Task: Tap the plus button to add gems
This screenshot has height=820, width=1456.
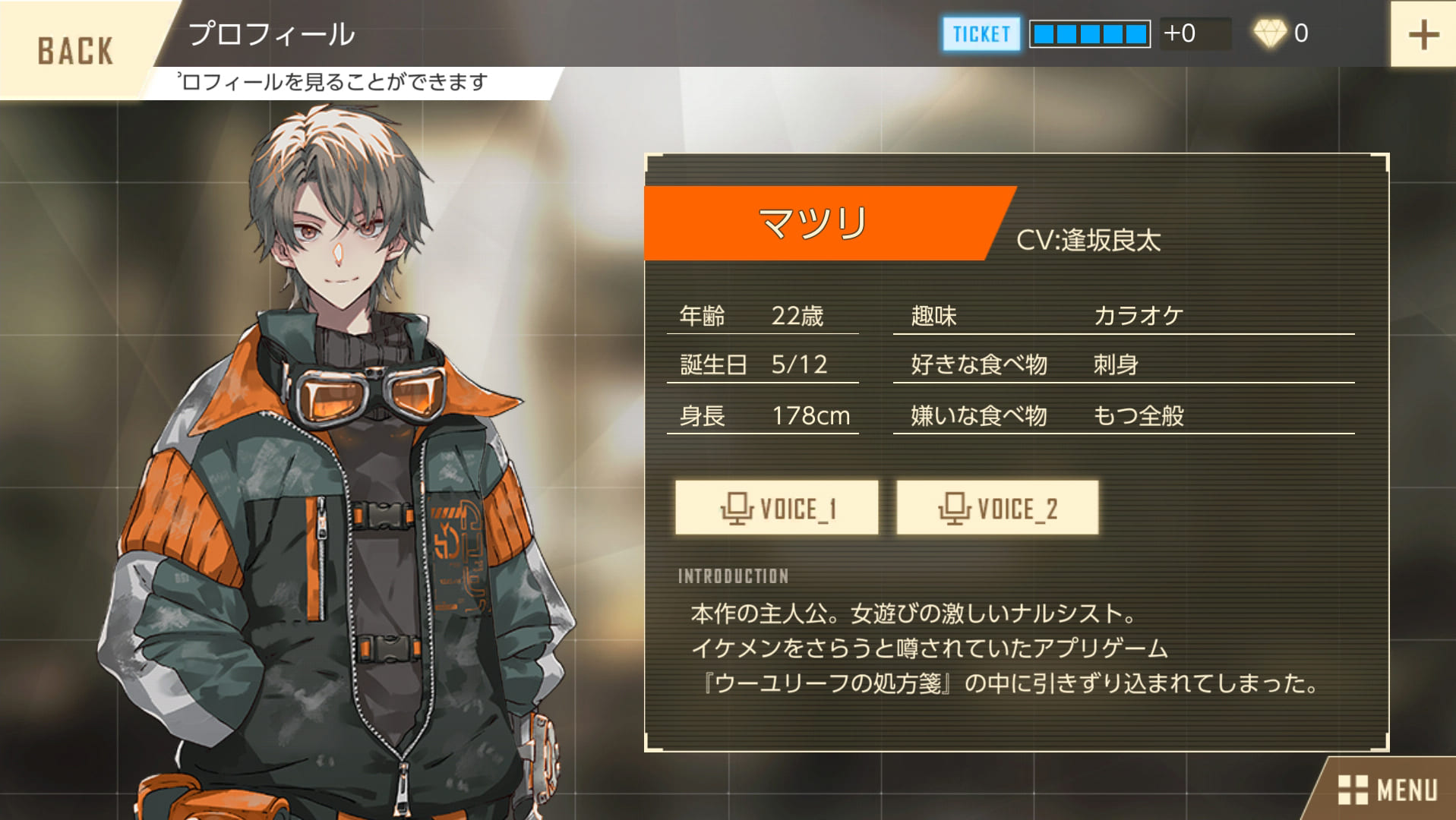Action: [1423, 34]
